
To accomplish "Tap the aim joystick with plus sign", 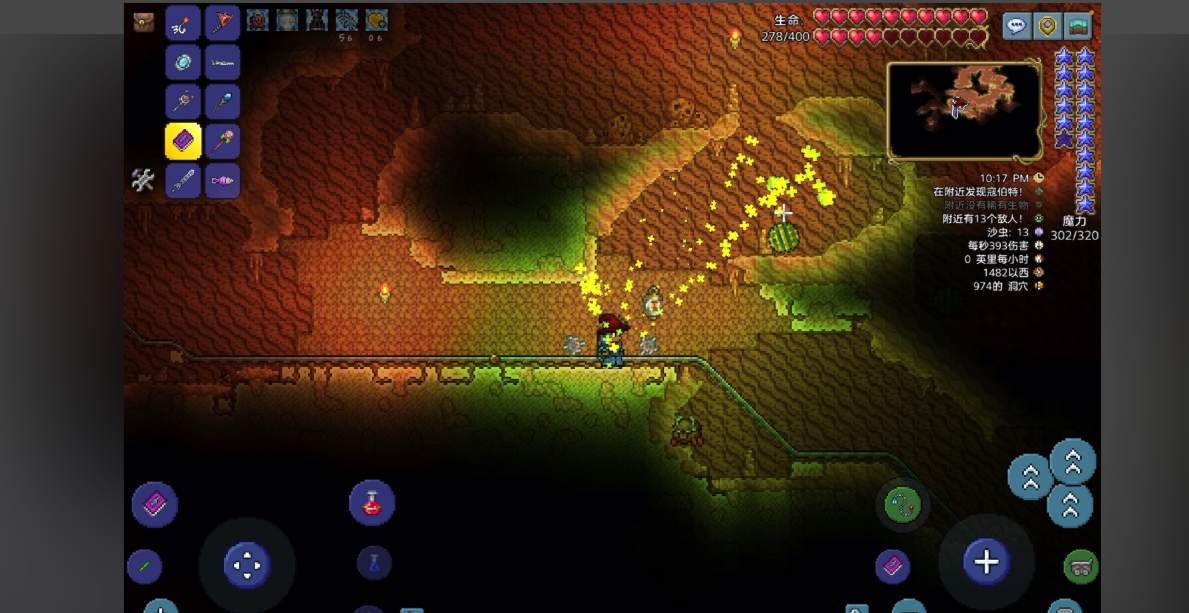I will pyautogui.click(x=986, y=562).
